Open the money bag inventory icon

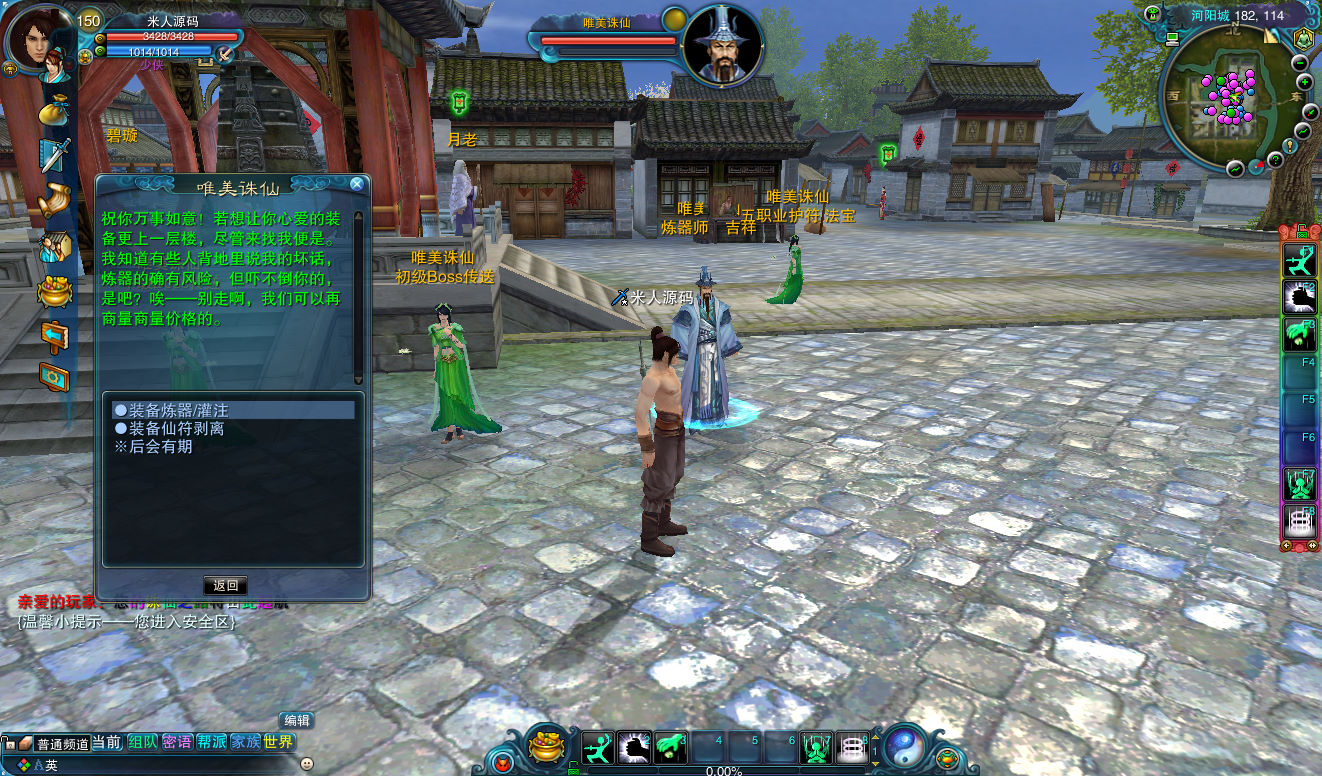point(54,109)
